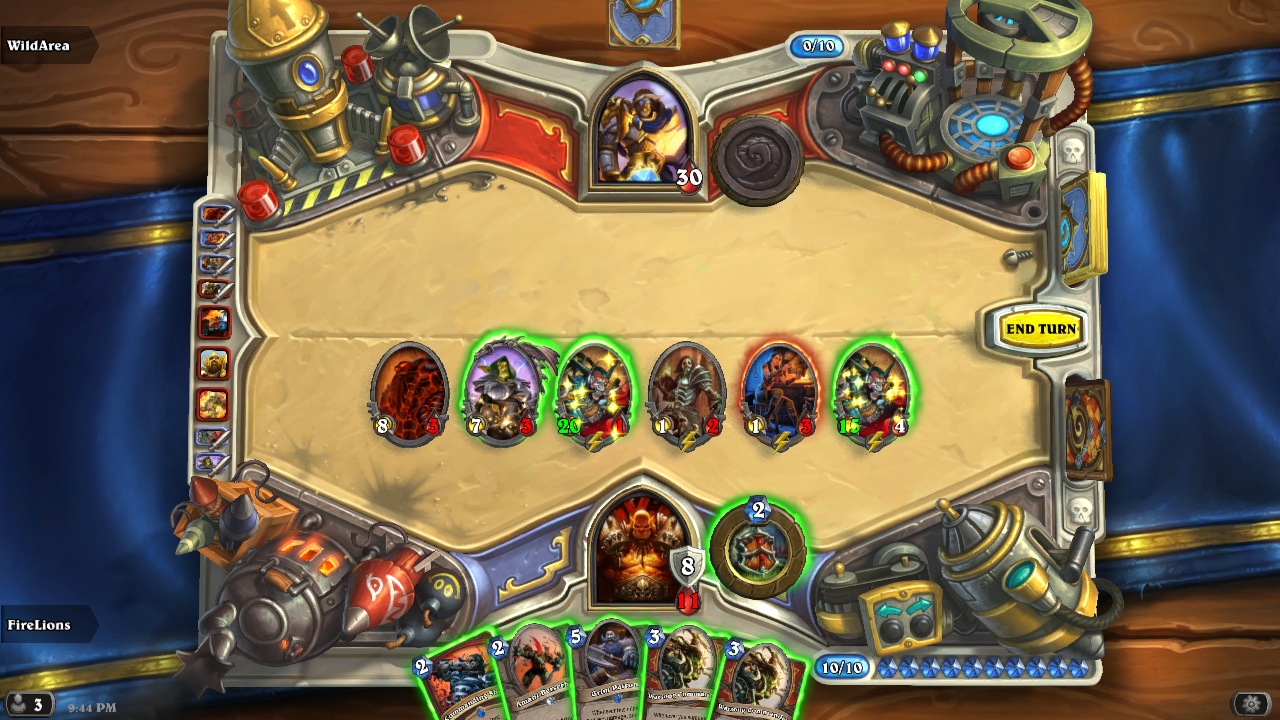Viewport: 1280px width, 720px height.
Task: Open the friends list icon
Action: pos(27,703)
